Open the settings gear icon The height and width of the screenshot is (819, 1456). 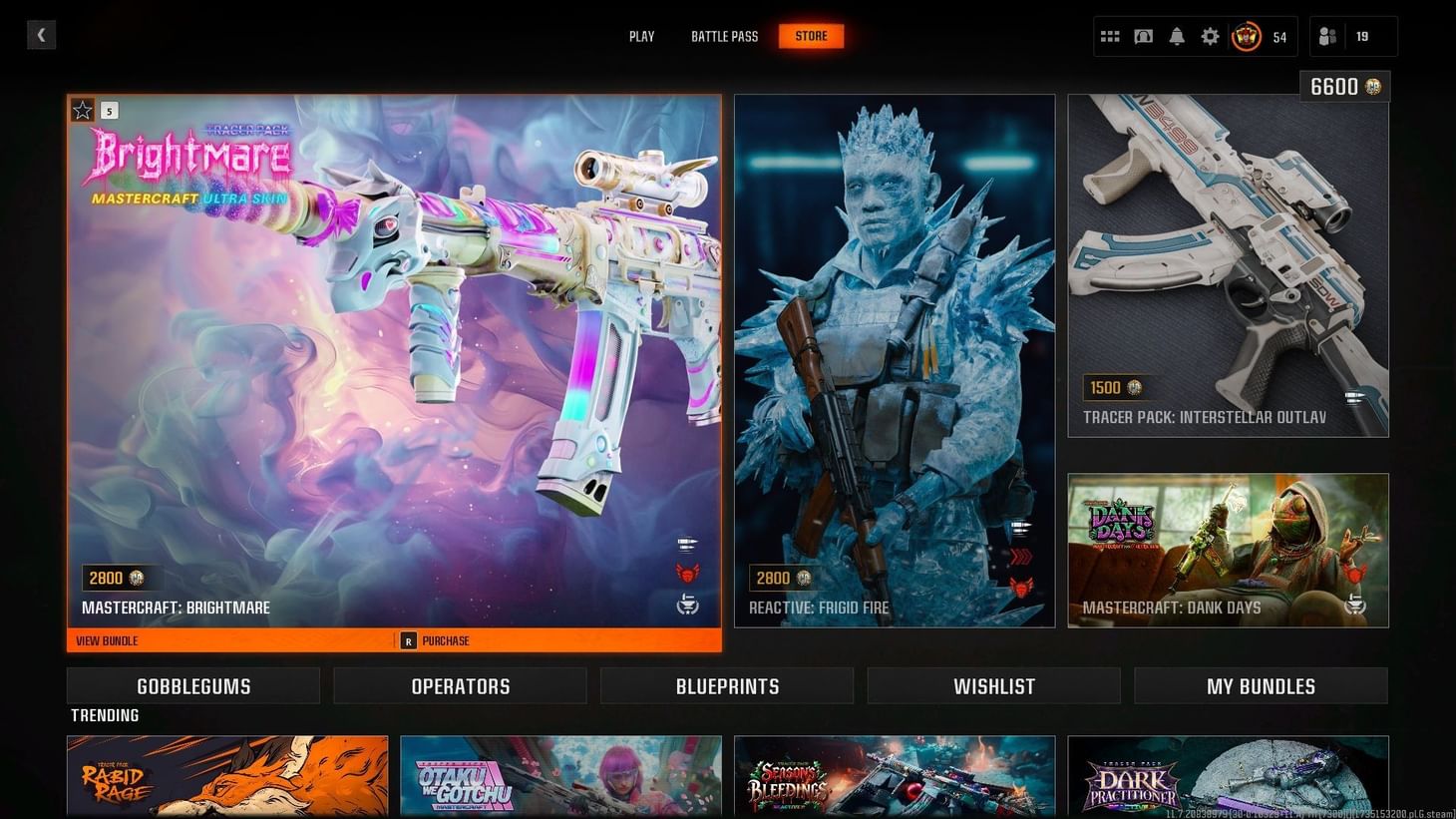pos(1210,36)
